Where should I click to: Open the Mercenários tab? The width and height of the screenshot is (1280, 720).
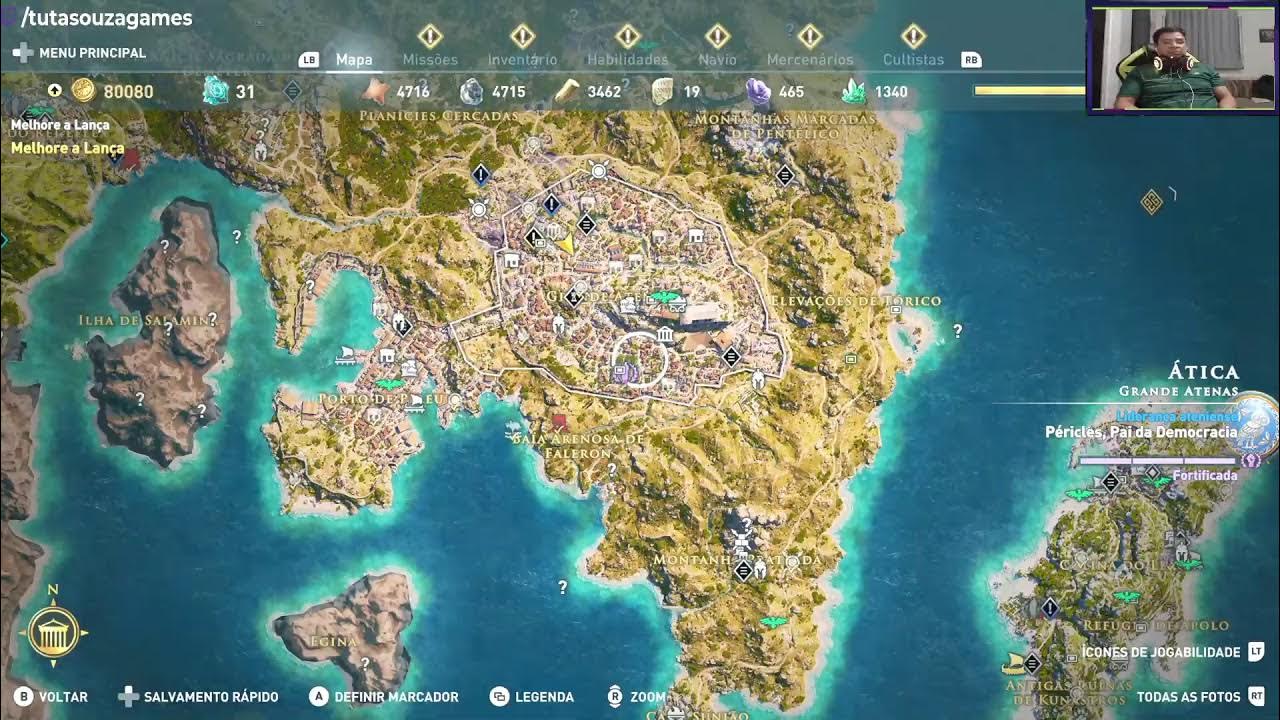[810, 59]
